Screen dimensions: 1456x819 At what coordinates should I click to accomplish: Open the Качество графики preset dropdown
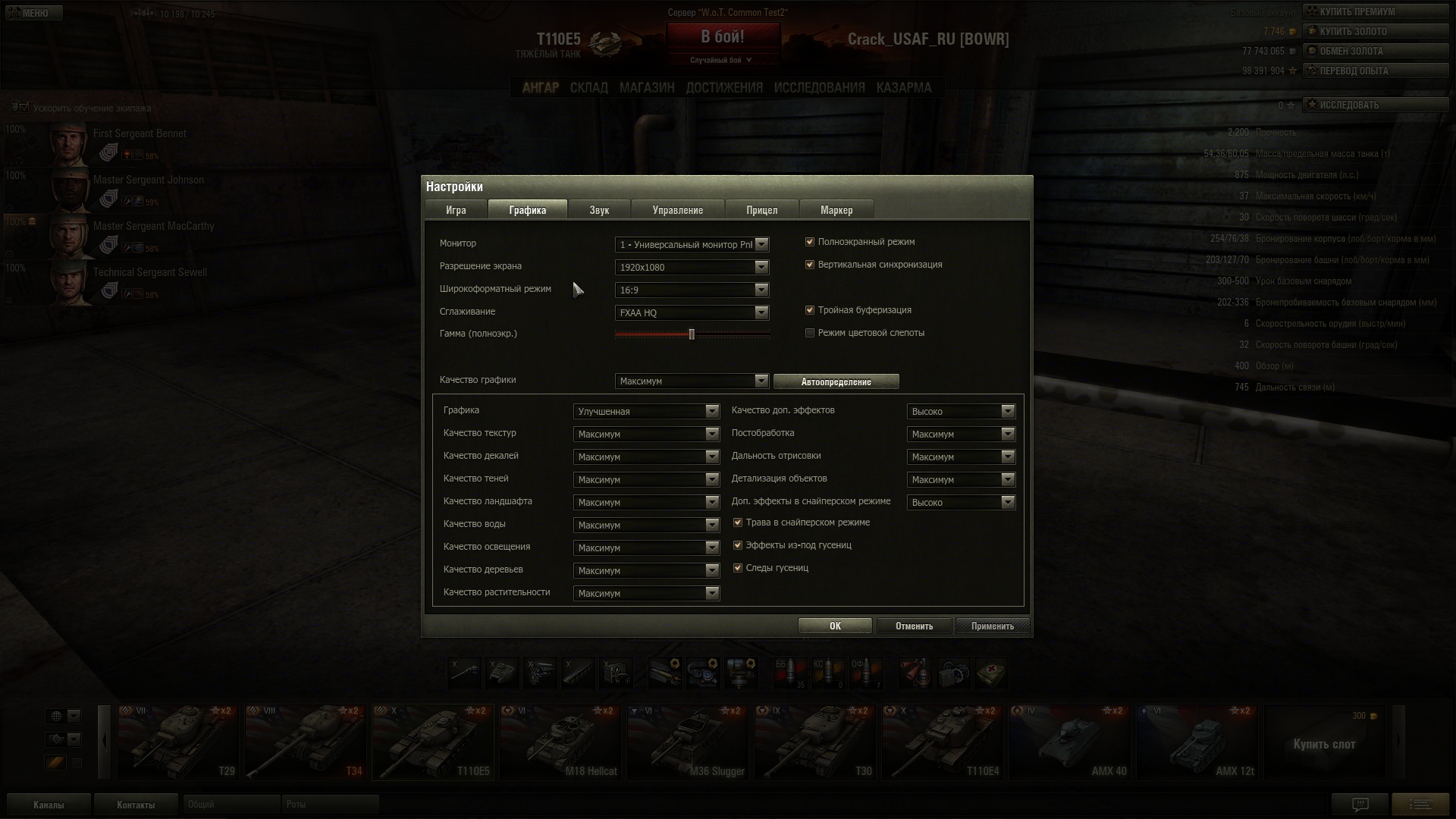(692, 381)
